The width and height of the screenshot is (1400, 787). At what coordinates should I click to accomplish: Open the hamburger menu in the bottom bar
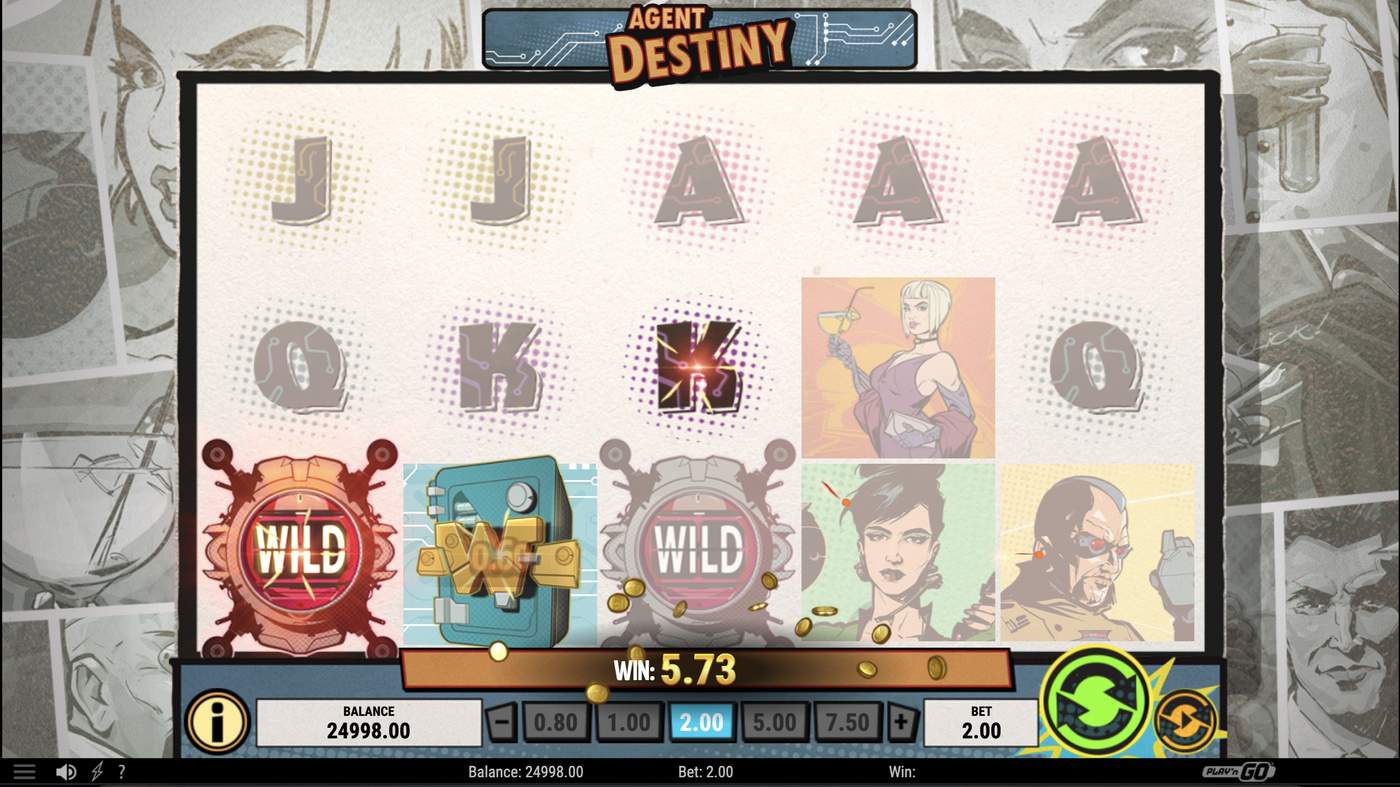pos(24,770)
